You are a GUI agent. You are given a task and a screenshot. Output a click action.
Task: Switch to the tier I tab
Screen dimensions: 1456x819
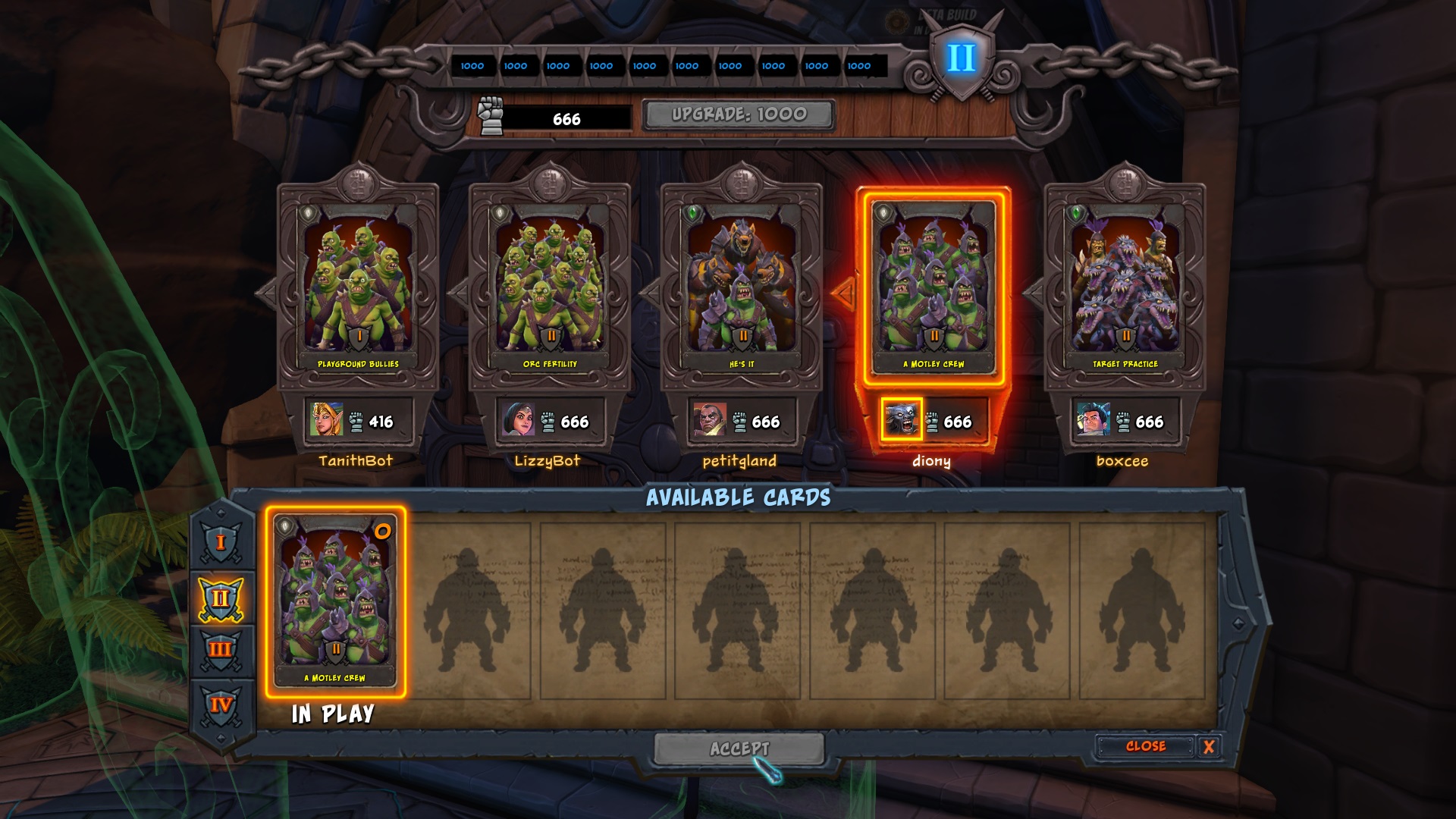tap(220, 541)
